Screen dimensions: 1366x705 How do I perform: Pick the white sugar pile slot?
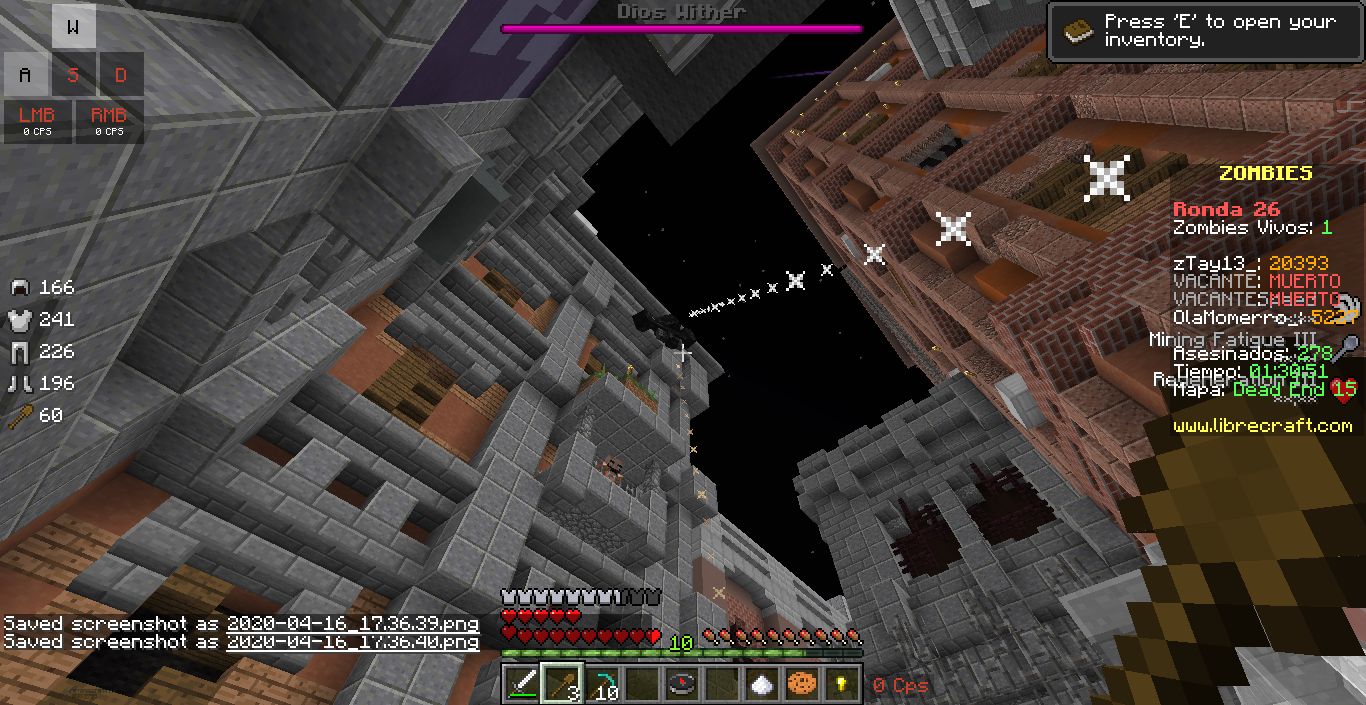click(761, 684)
